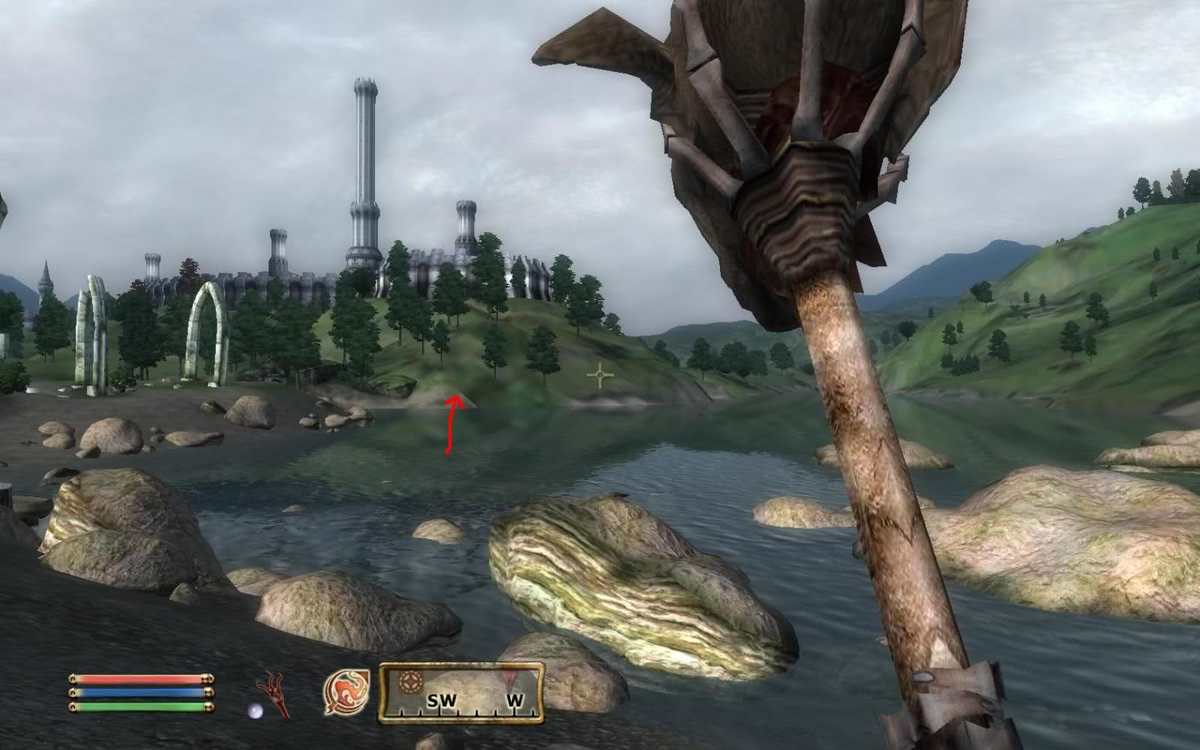
Task: Click the red claw weapon icon
Action: 272,693
